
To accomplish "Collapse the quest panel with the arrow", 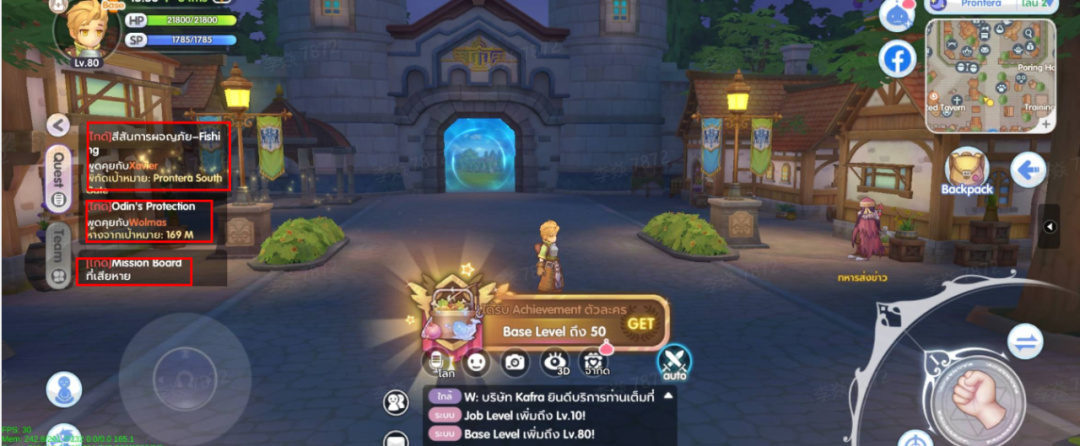I will [x=59, y=125].
